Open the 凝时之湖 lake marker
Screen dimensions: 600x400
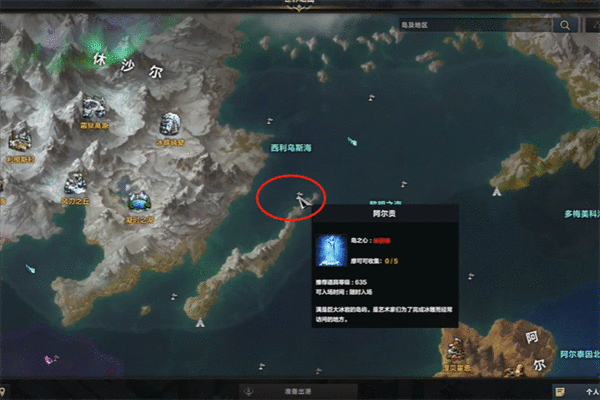click(139, 199)
